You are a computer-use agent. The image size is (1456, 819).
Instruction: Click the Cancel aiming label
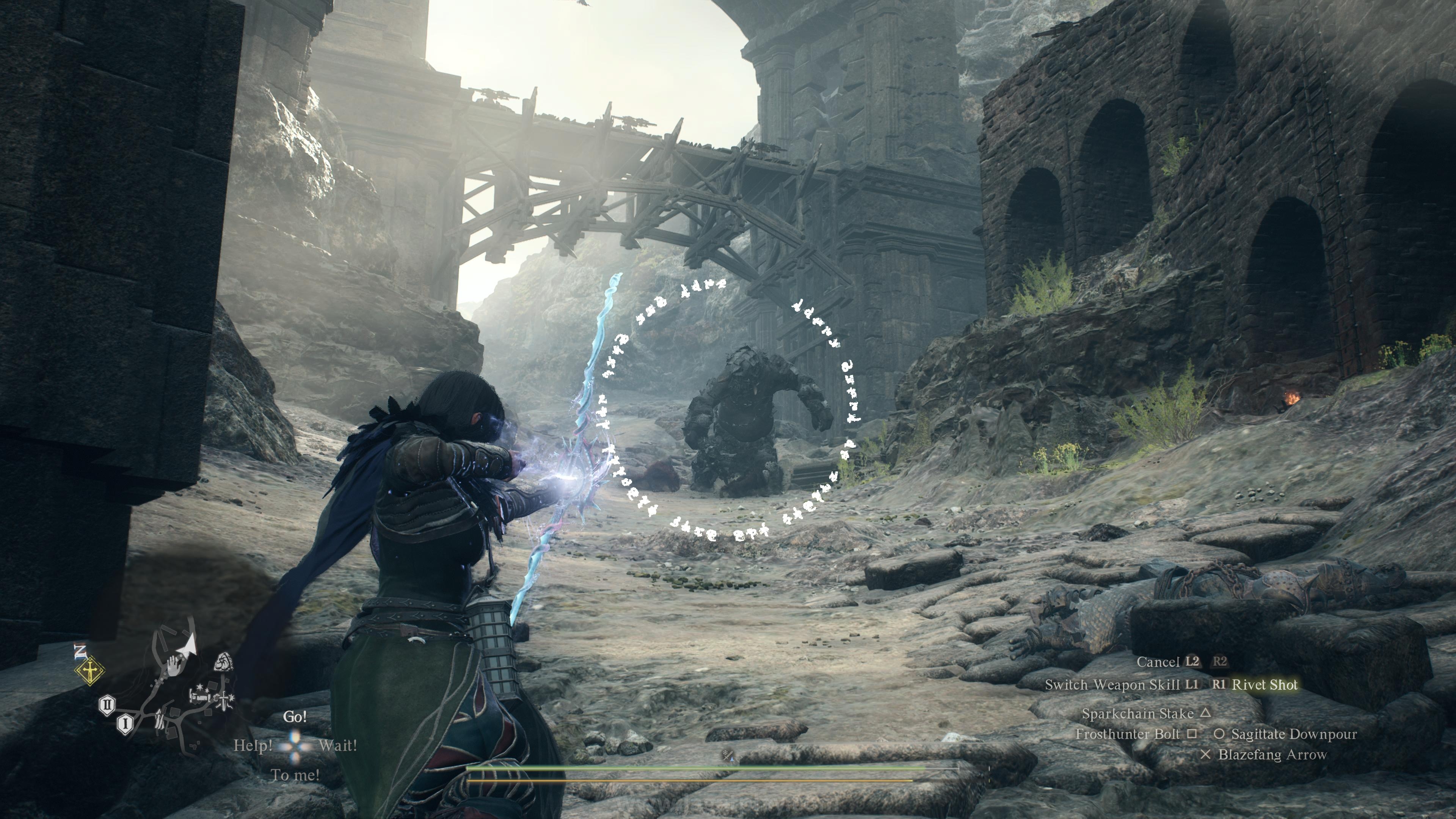[1158, 661]
